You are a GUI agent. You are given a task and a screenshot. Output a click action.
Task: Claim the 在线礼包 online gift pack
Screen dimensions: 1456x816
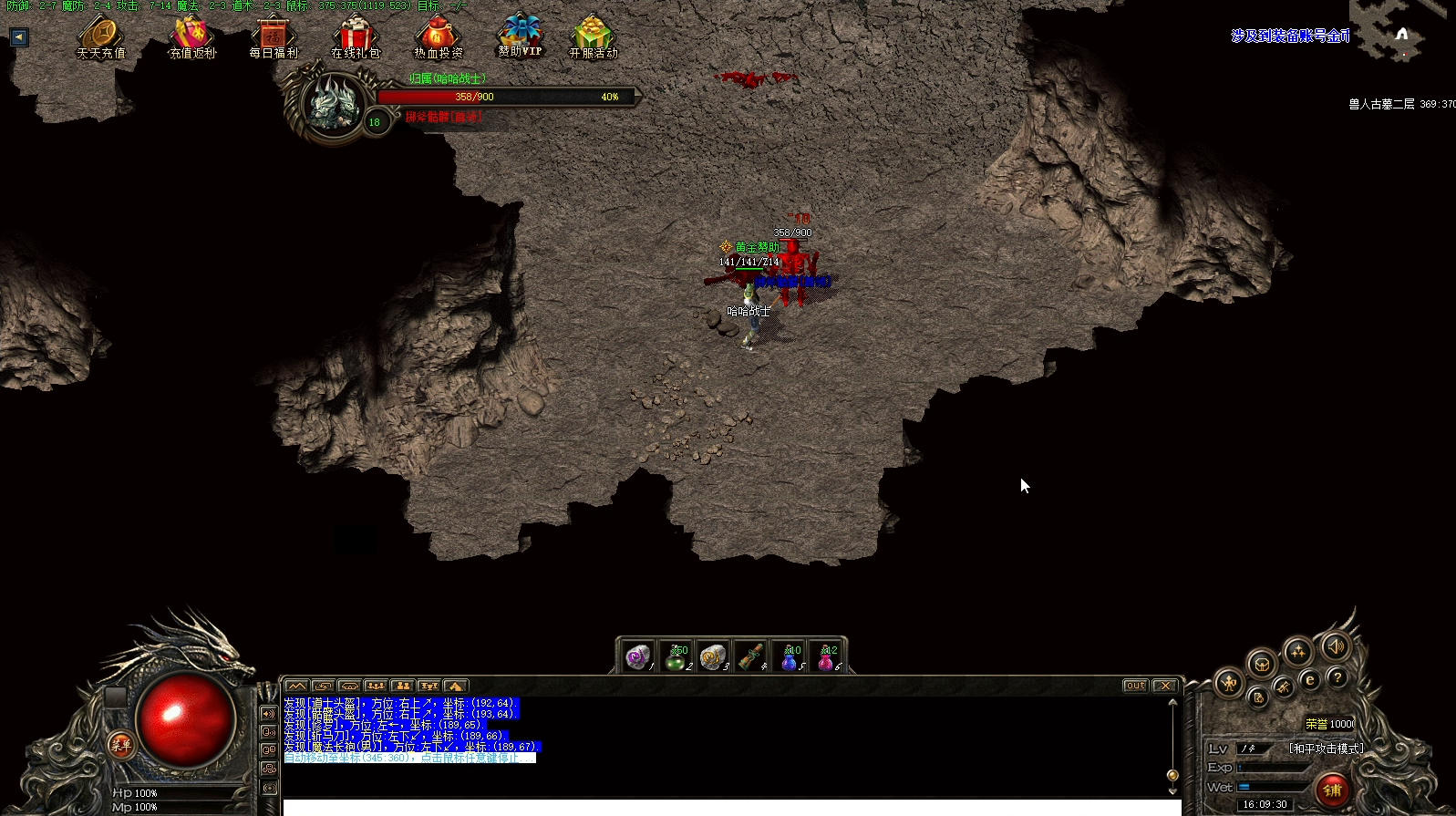(x=355, y=37)
